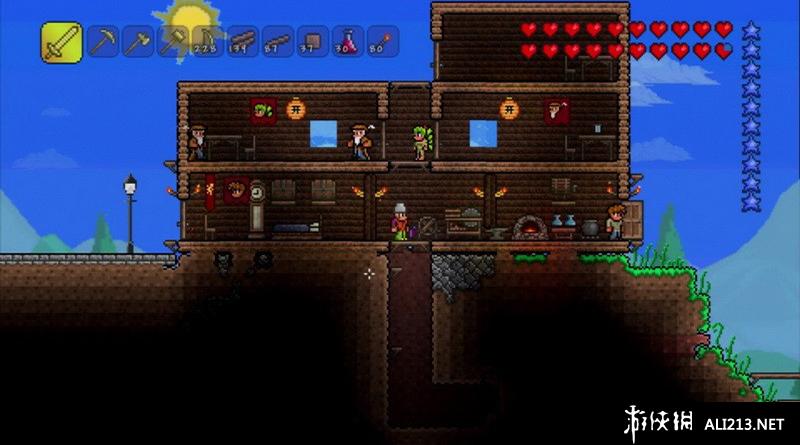Select the red potion hotbar slot
800x445 pixels.
348,41
